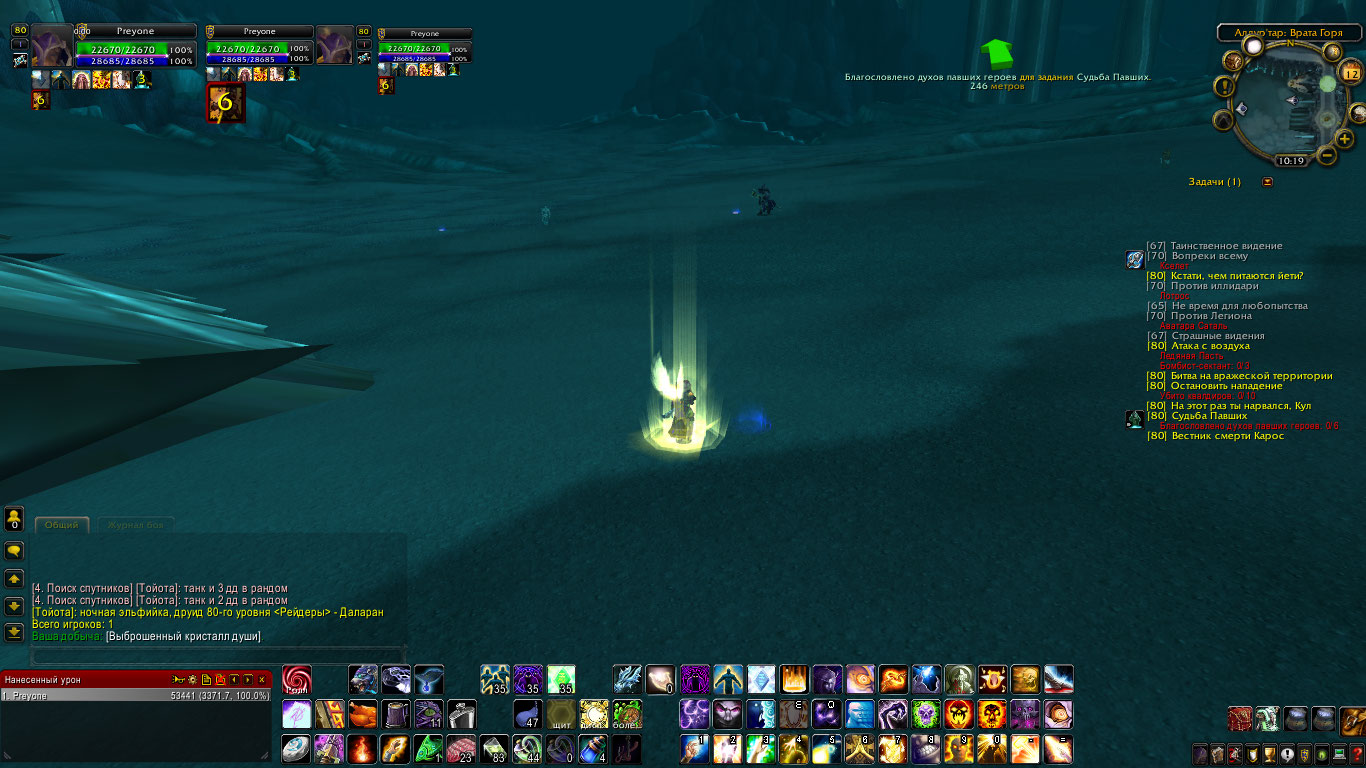Use the blue potion bottle with count 4
Image resolution: width=1366 pixels, height=768 pixels.
point(594,748)
